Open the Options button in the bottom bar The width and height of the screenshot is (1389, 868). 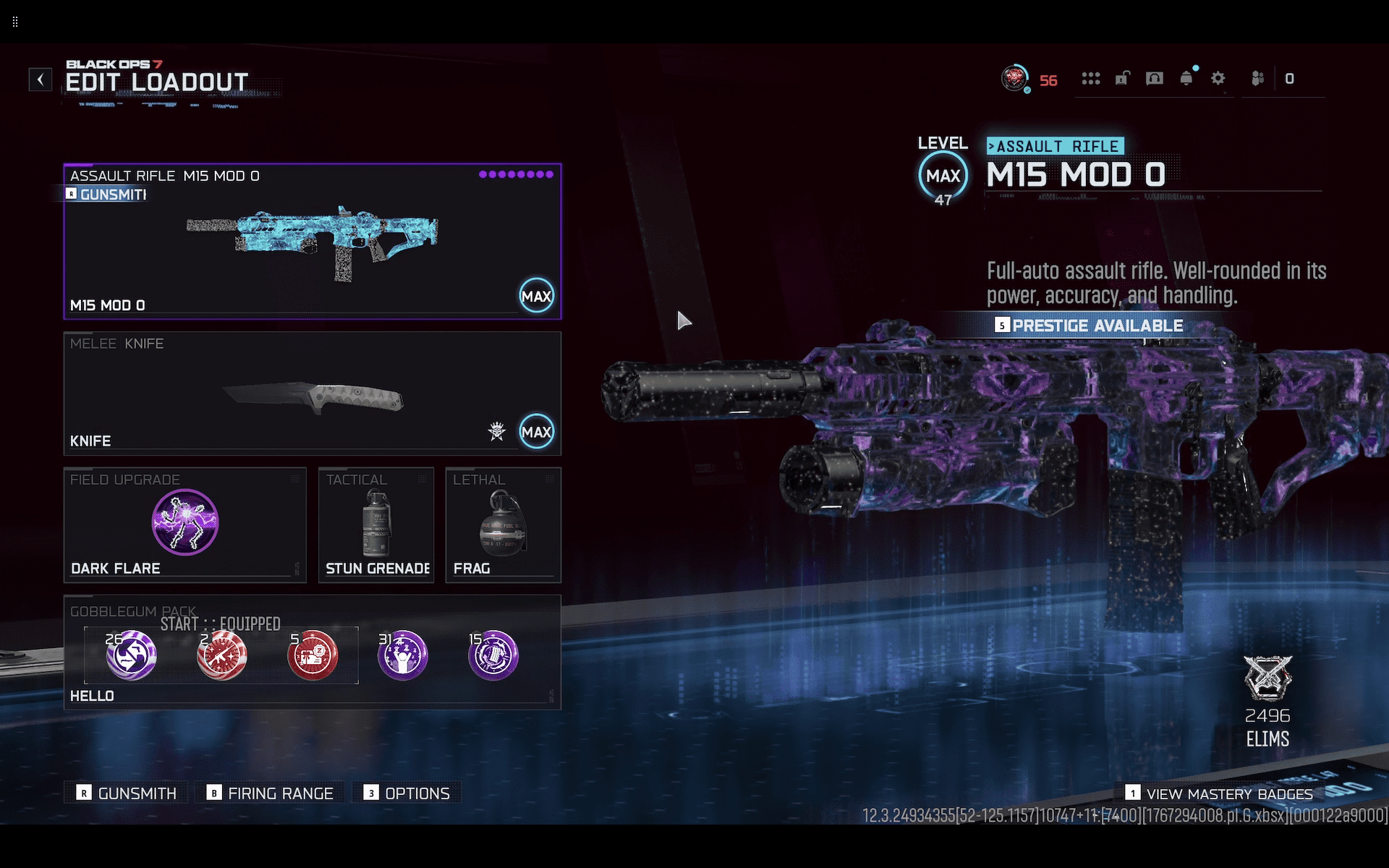pyautogui.click(x=407, y=793)
